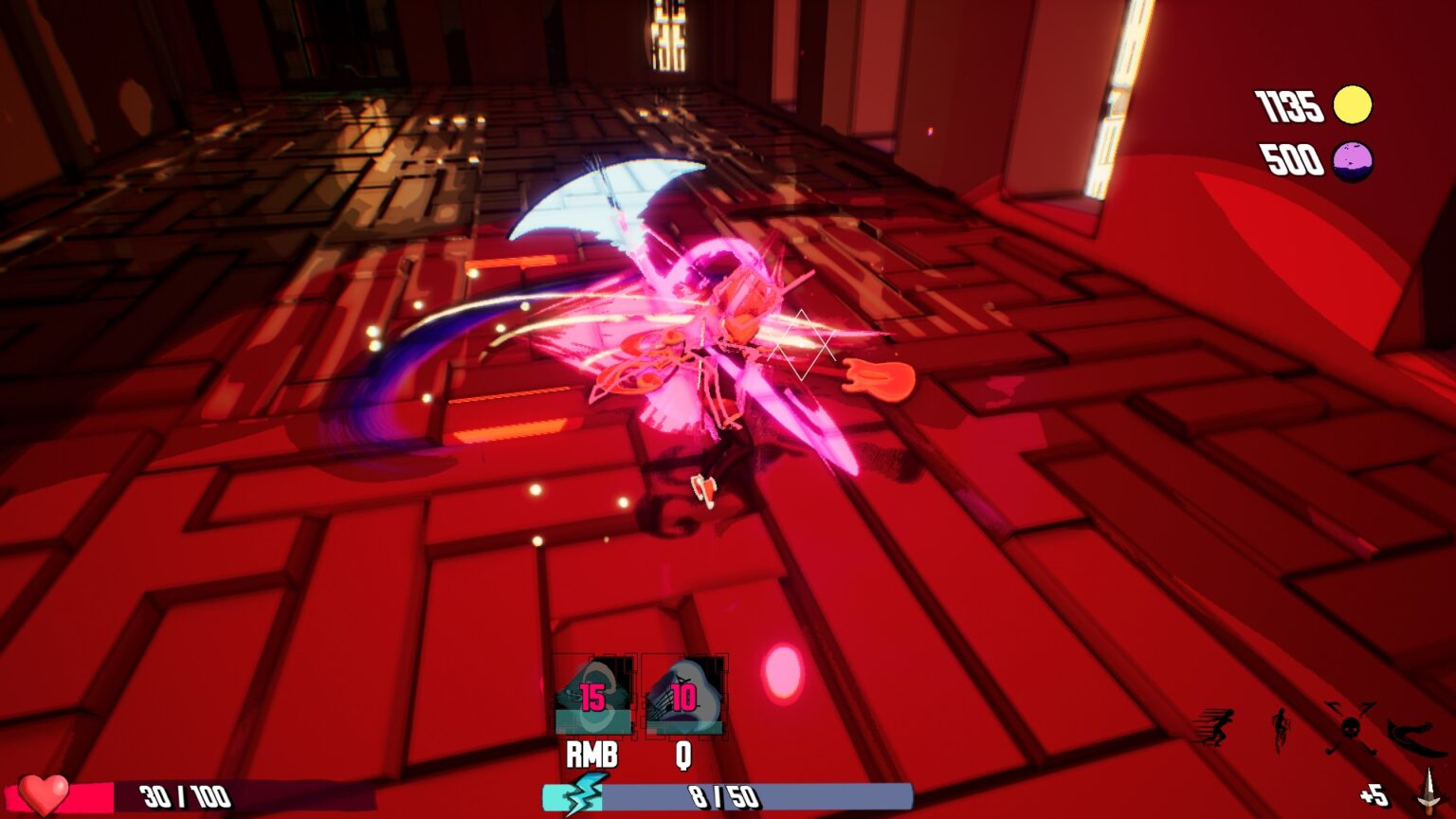
Task: Activate the ability costing 10 energy
Action: click(683, 697)
